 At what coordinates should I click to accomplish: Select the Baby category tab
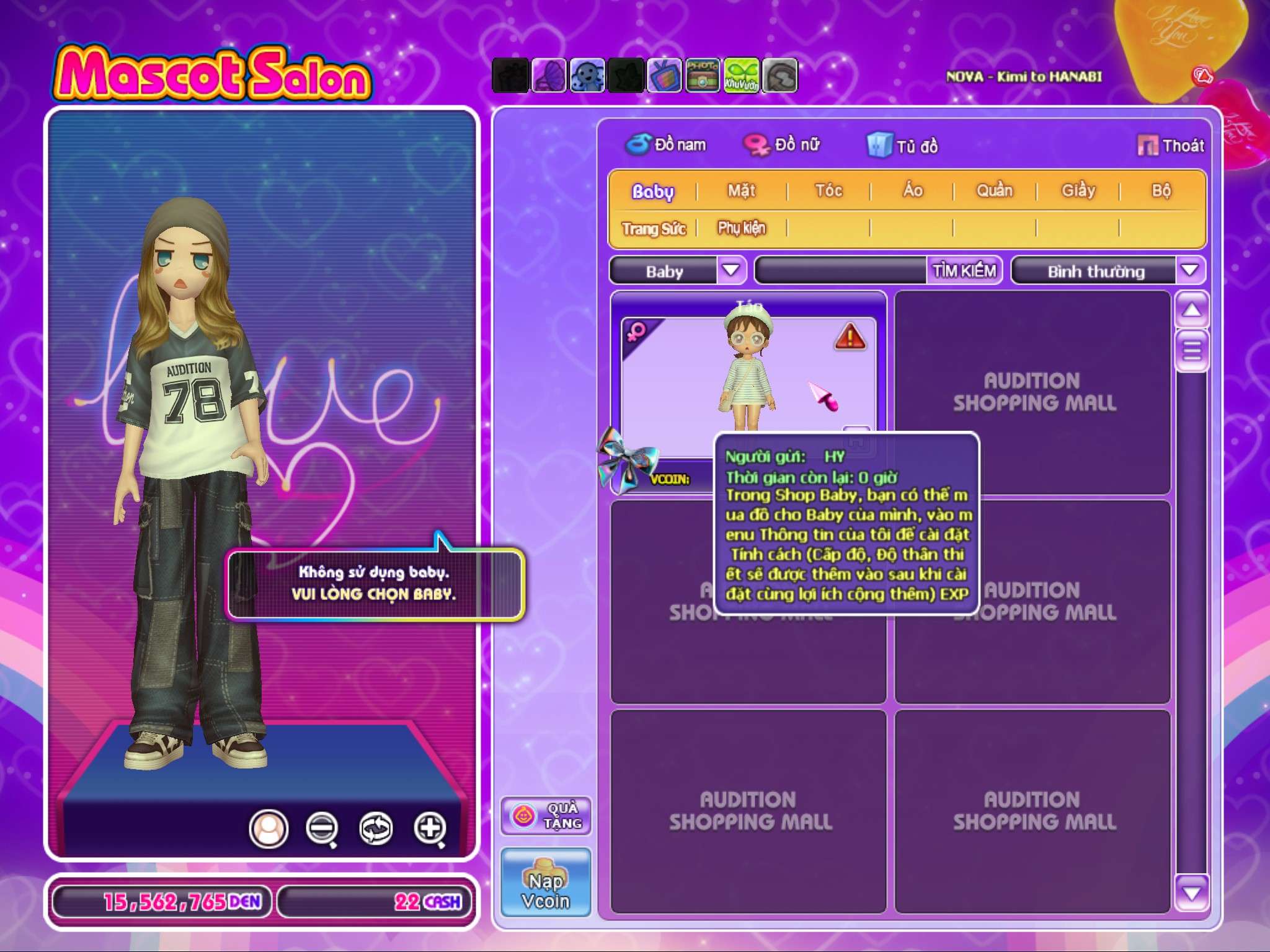click(x=652, y=192)
